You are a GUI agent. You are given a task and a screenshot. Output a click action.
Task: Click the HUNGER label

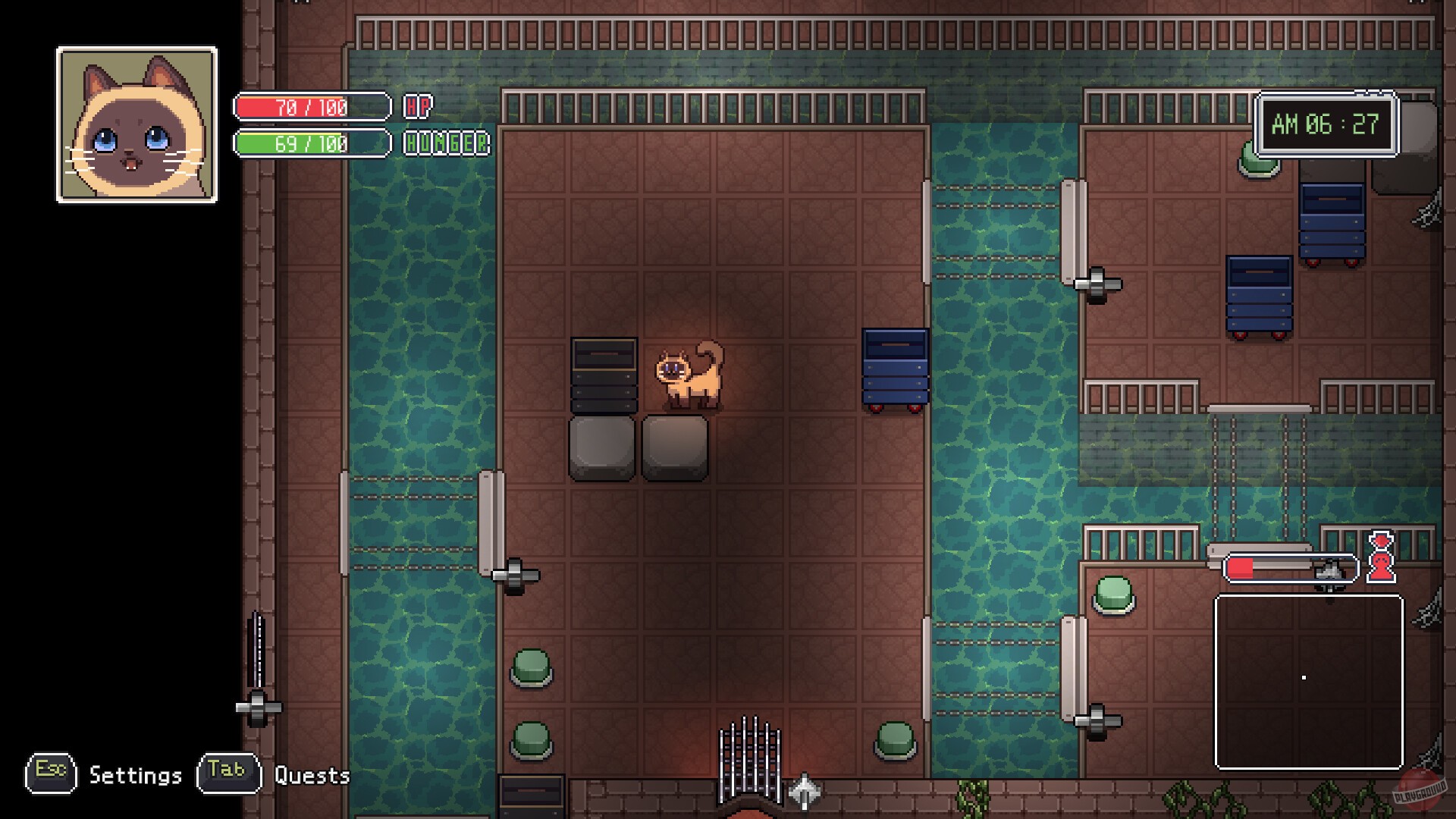(x=446, y=143)
